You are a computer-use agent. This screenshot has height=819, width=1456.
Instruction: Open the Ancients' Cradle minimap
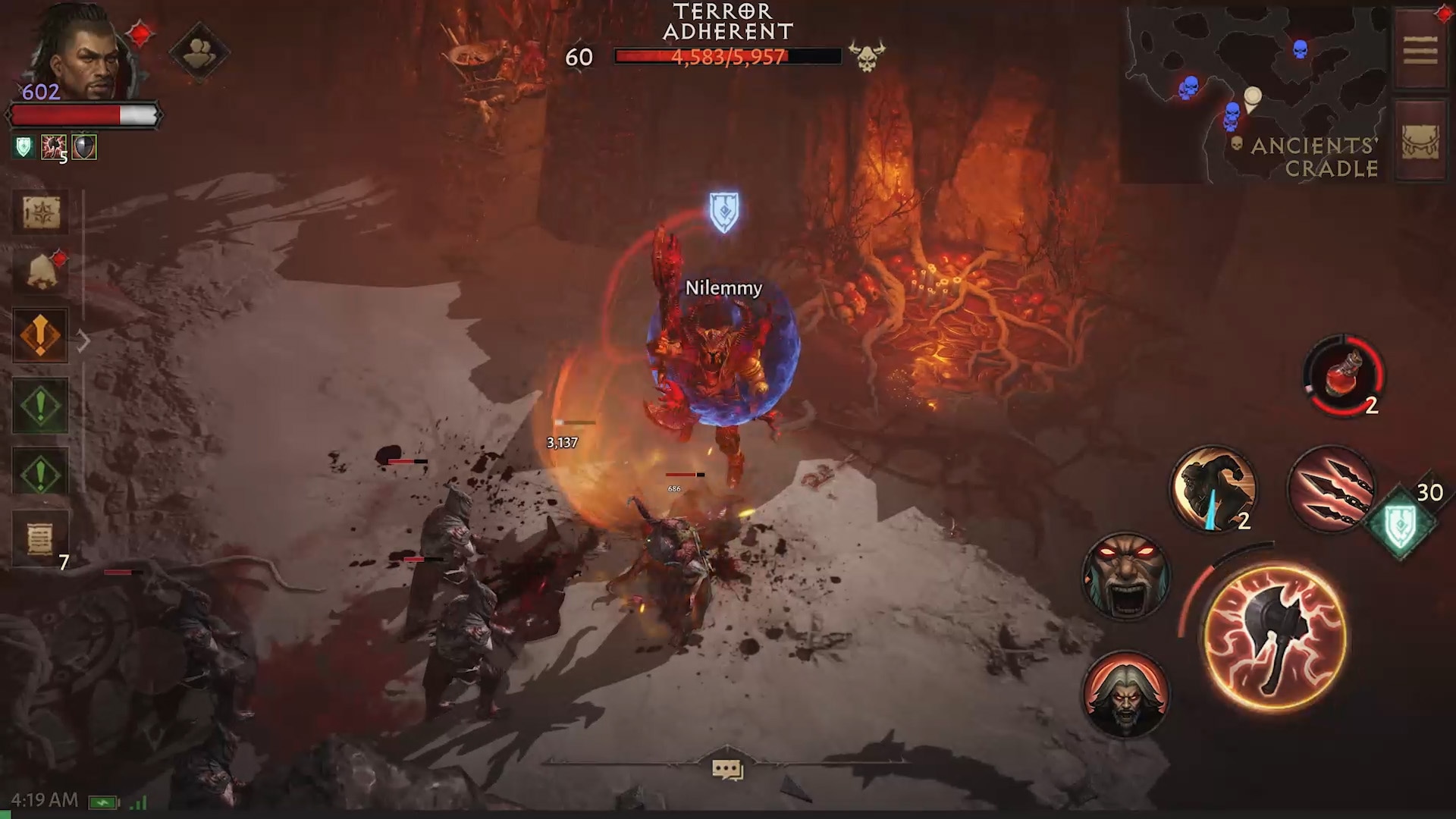[1255, 95]
